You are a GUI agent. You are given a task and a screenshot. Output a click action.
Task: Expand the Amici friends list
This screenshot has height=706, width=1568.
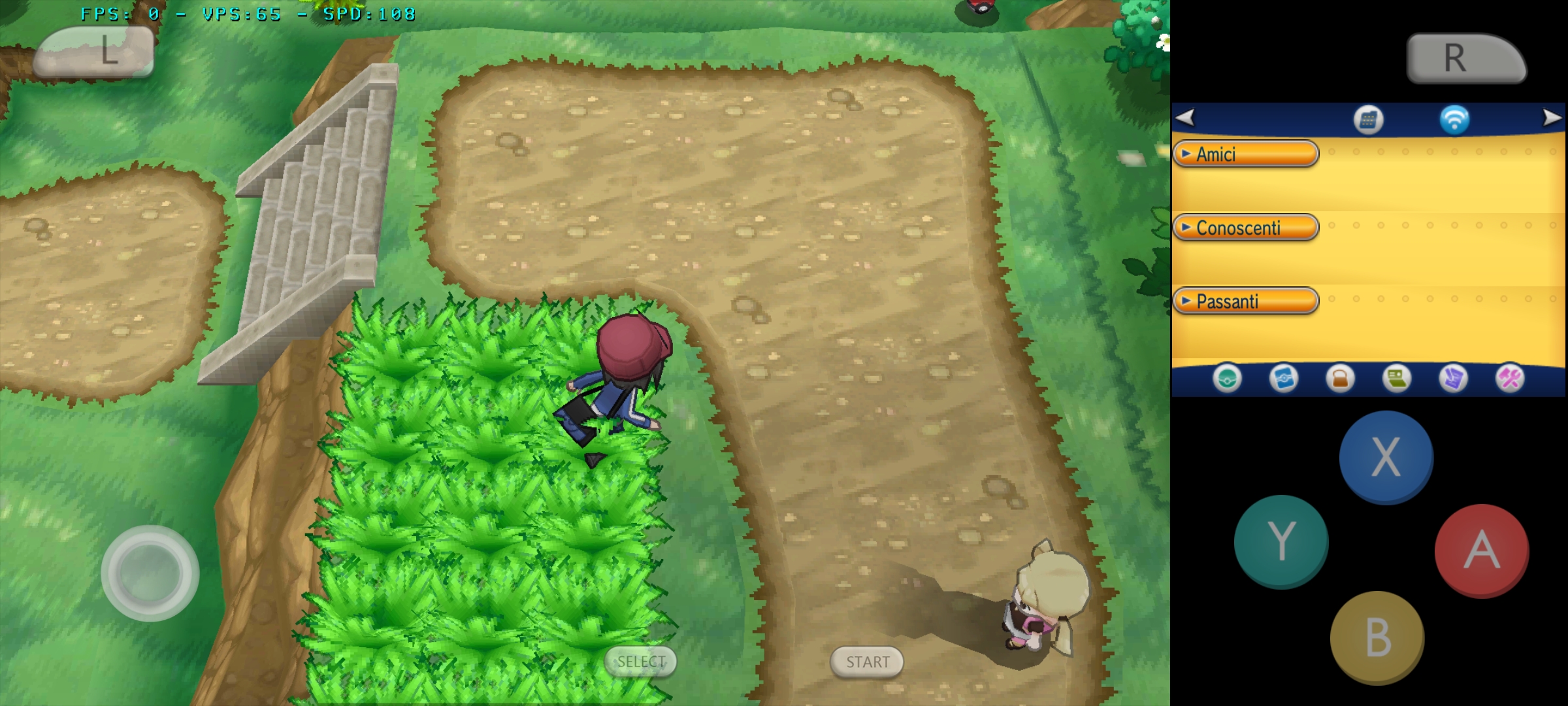coord(1245,154)
